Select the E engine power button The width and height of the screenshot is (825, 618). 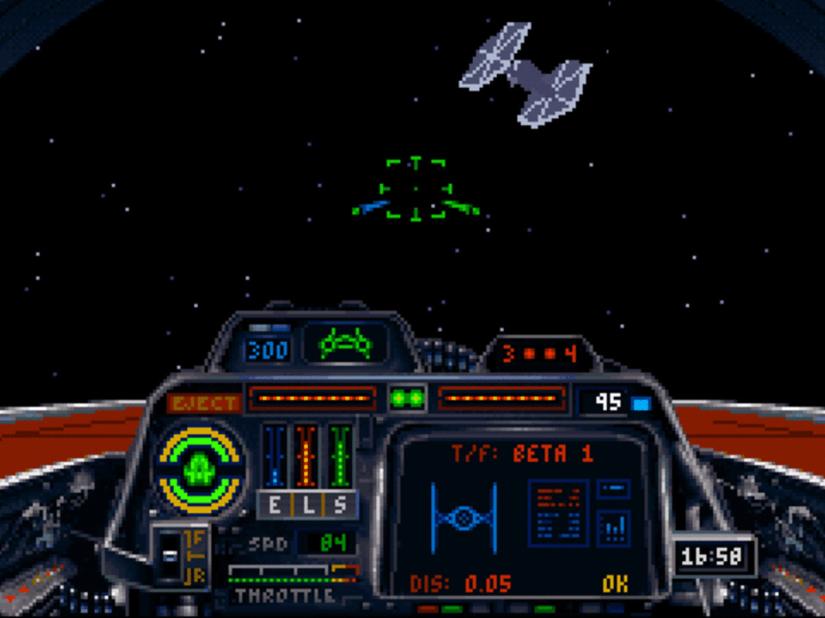click(276, 505)
